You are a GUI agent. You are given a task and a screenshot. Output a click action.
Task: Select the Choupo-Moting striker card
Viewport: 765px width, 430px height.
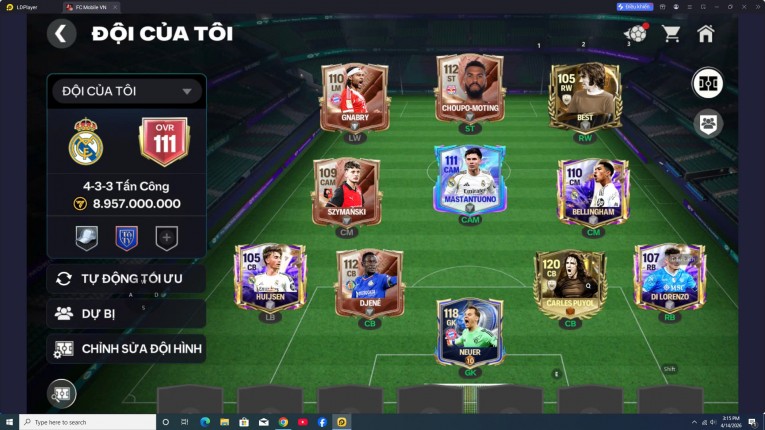click(x=469, y=90)
